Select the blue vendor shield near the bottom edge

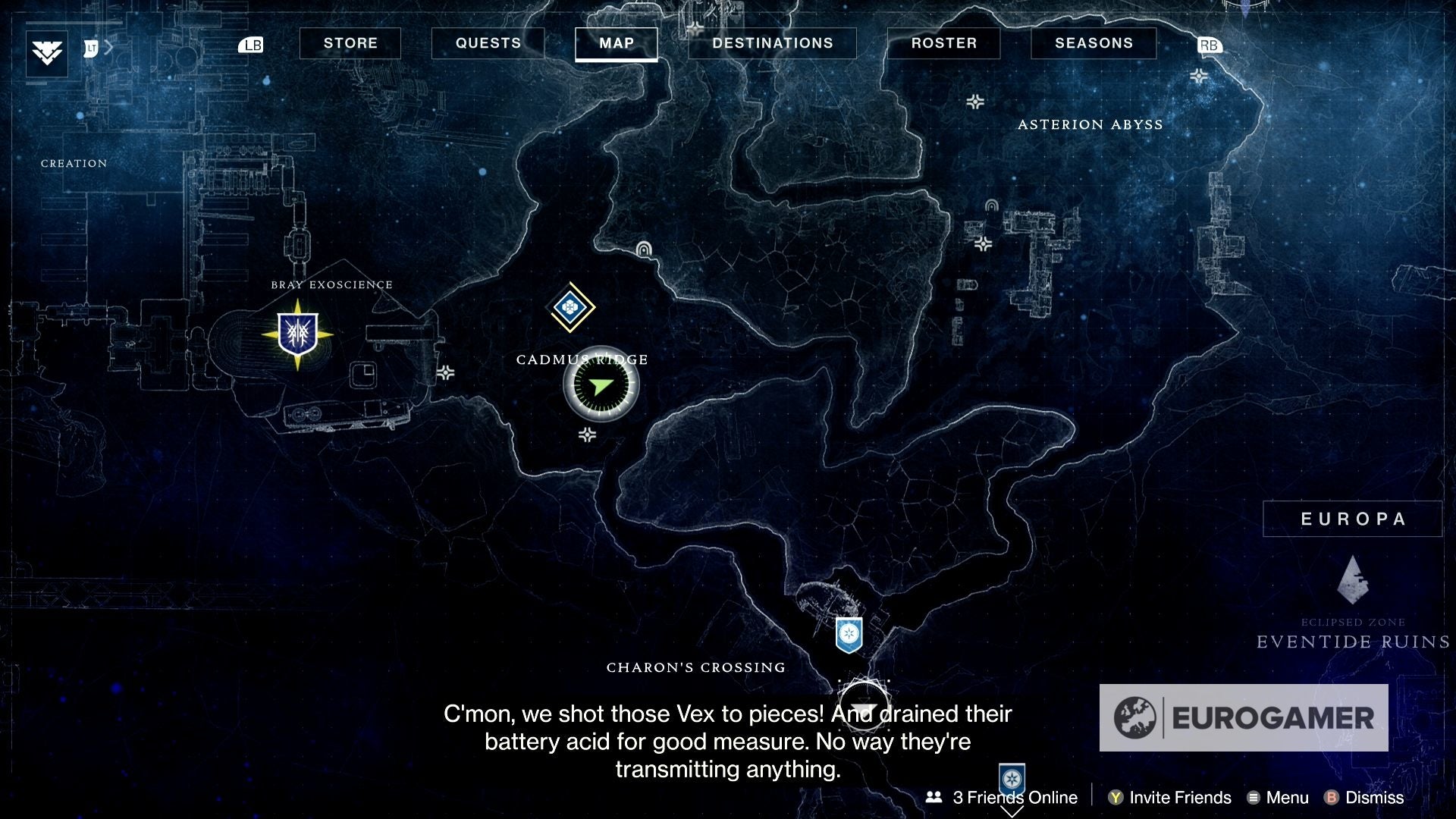(x=1012, y=778)
